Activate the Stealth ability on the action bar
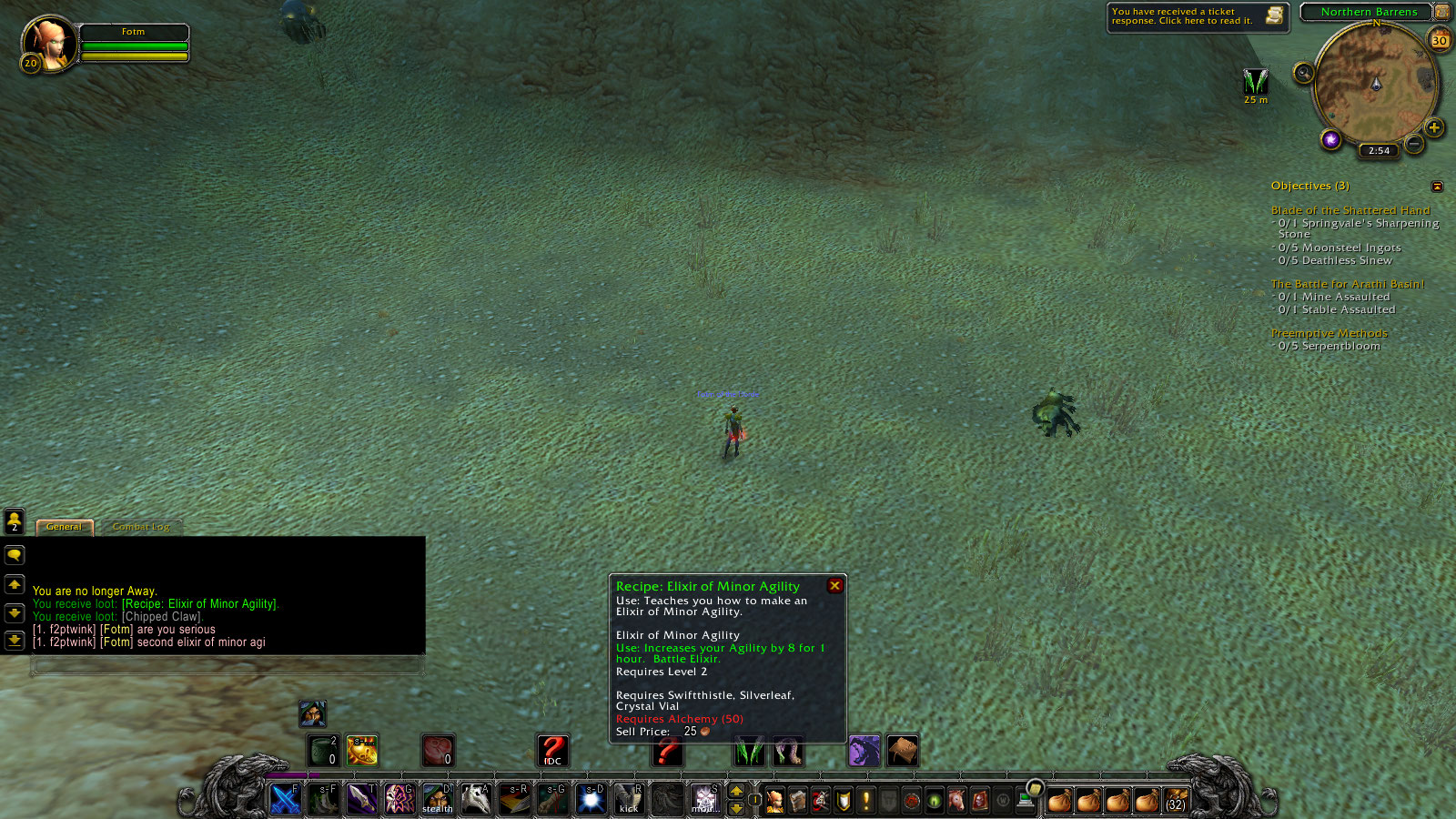 tap(438, 799)
